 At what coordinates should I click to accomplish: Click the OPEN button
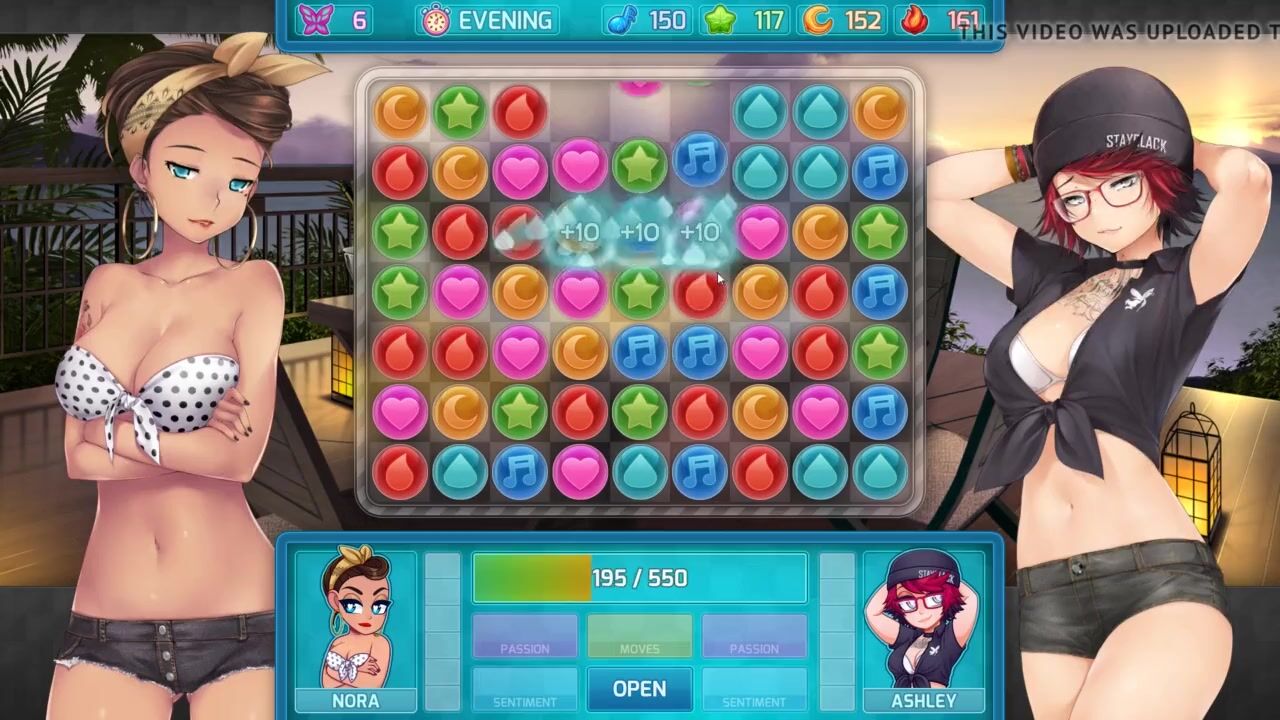[639, 689]
